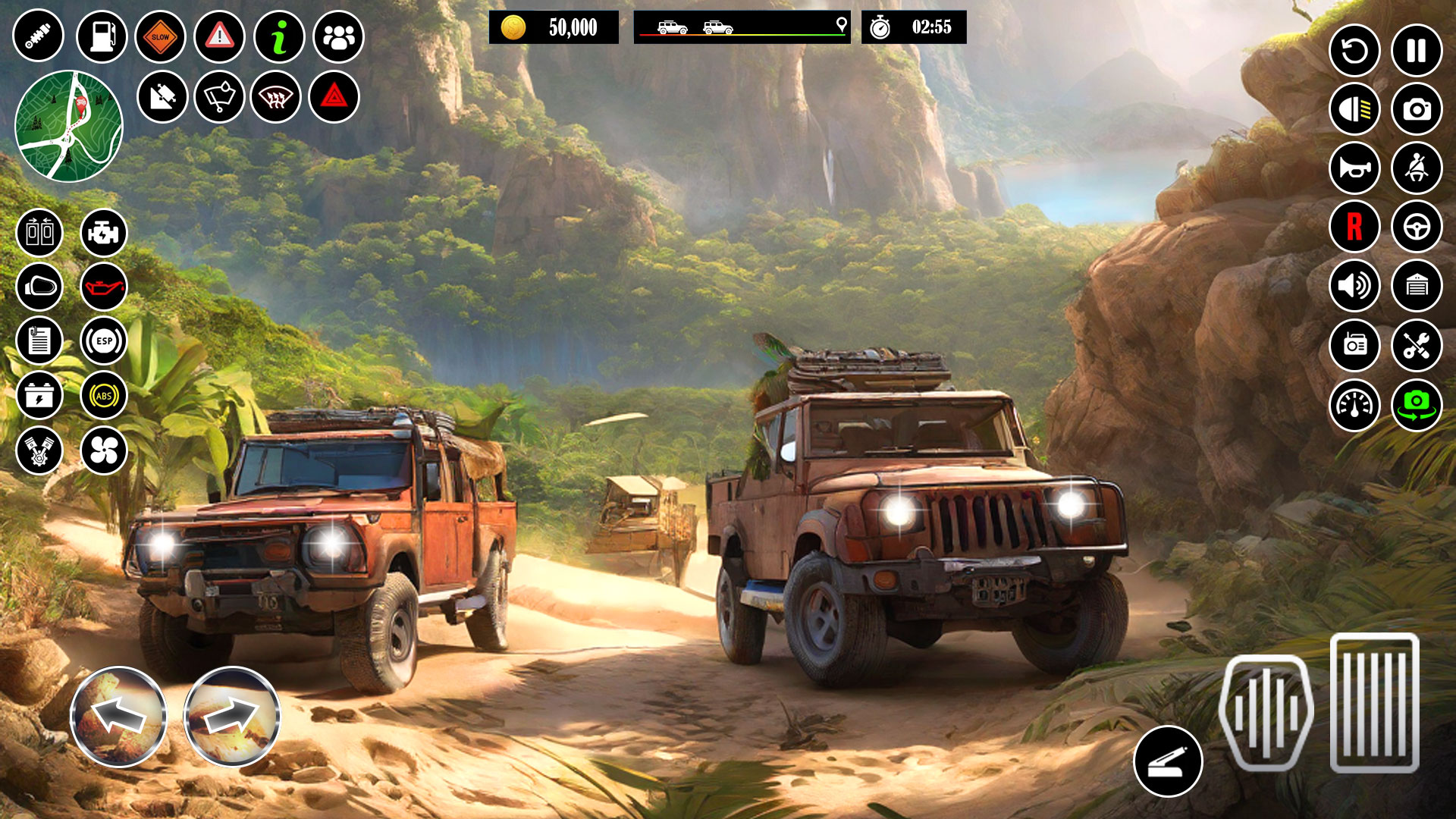This screenshot has width=1456, height=819.
Task: Toggle the headlights on
Action: 1354,108
